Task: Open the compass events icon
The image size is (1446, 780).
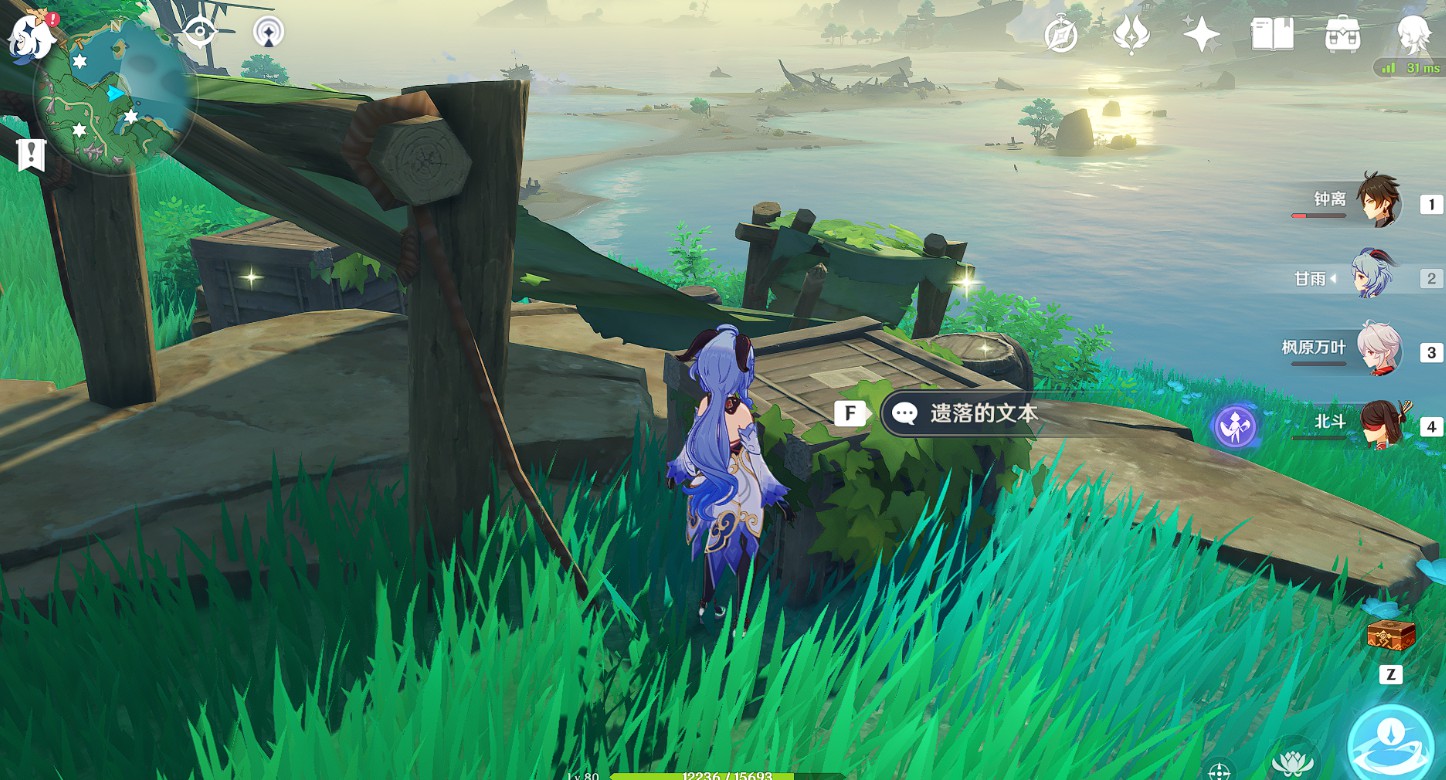Action: click(x=1061, y=35)
